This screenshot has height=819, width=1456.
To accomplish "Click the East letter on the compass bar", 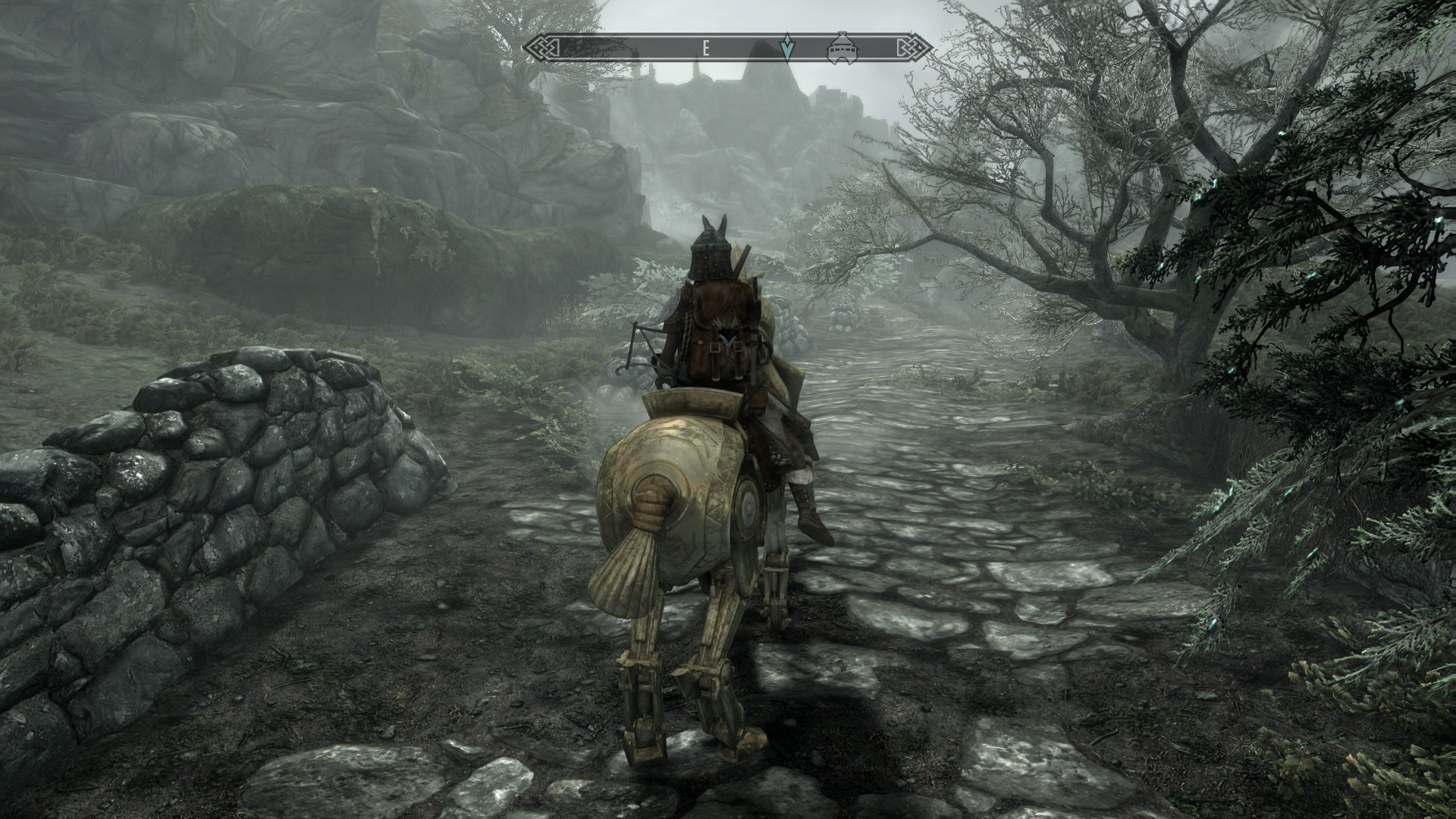I will pyautogui.click(x=705, y=49).
